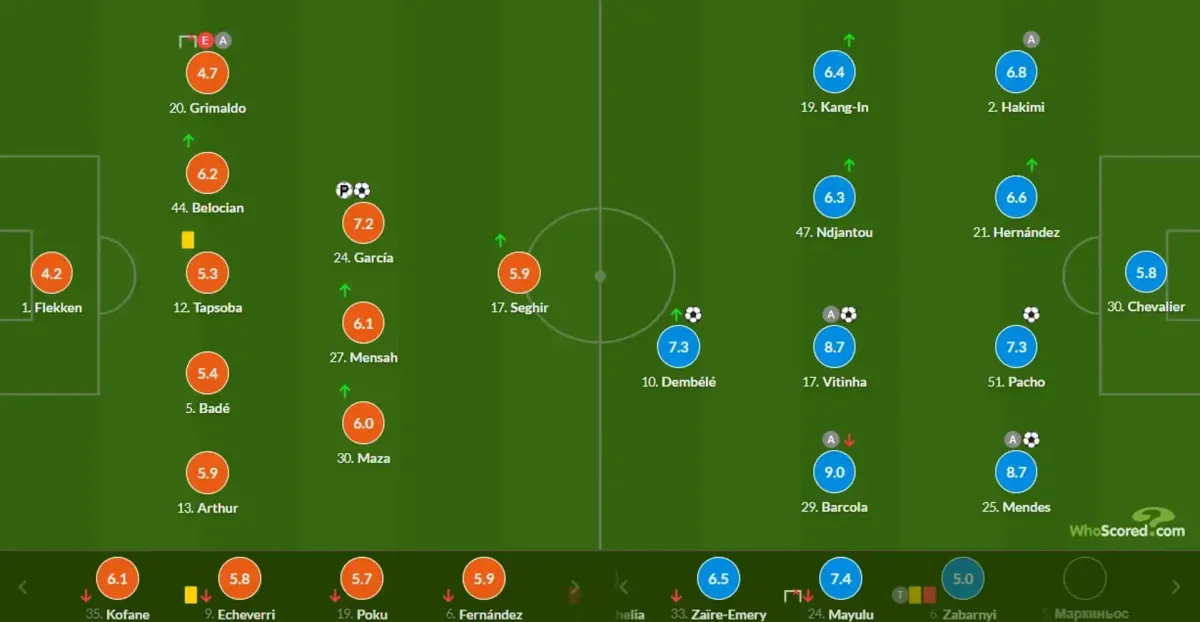Show previous home bench players arrow
This screenshot has height=622, width=1200.
pyautogui.click(x=24, y=587)
